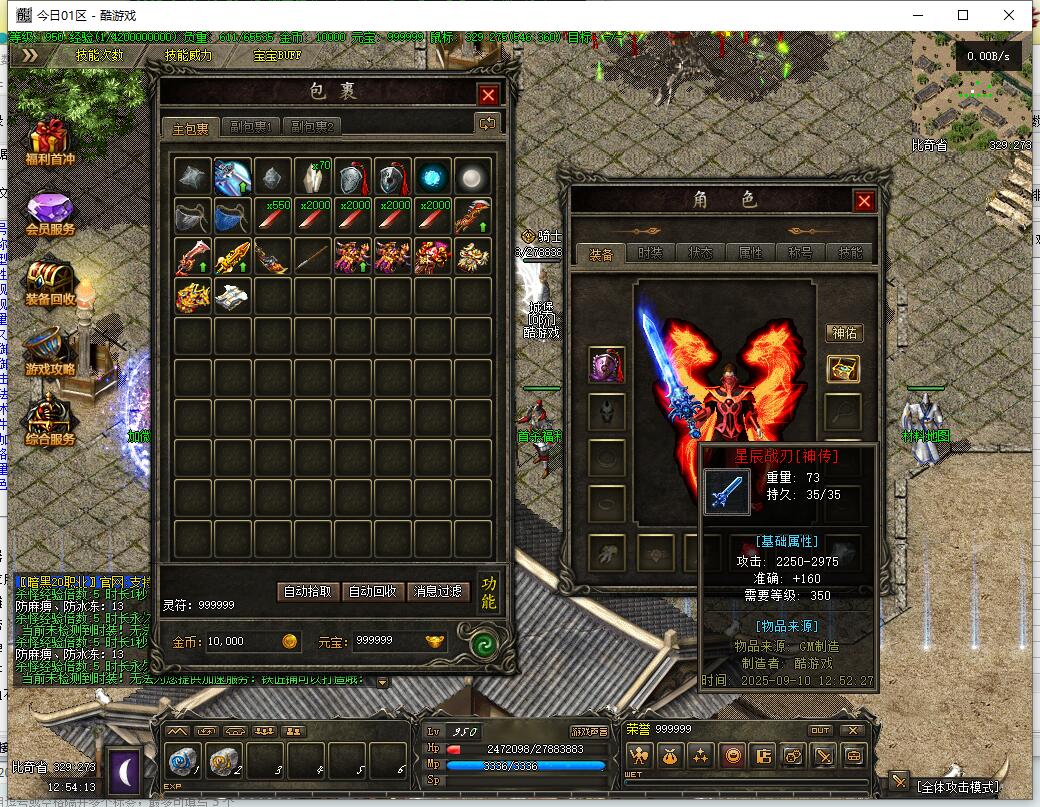
Task: Switch to the 称号 title tab
Action: [800, 254]
